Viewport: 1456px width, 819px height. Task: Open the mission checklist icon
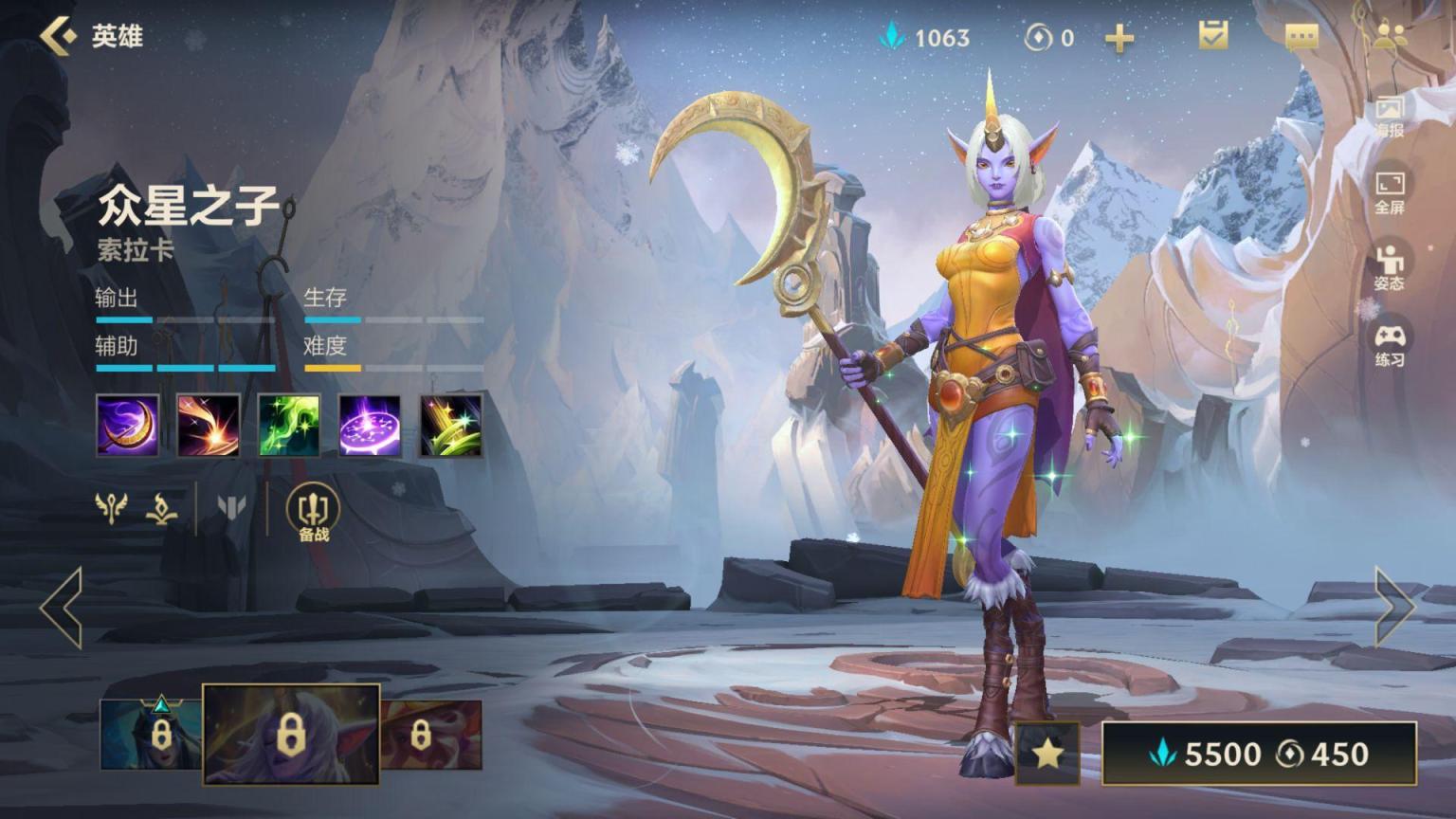1212,36
